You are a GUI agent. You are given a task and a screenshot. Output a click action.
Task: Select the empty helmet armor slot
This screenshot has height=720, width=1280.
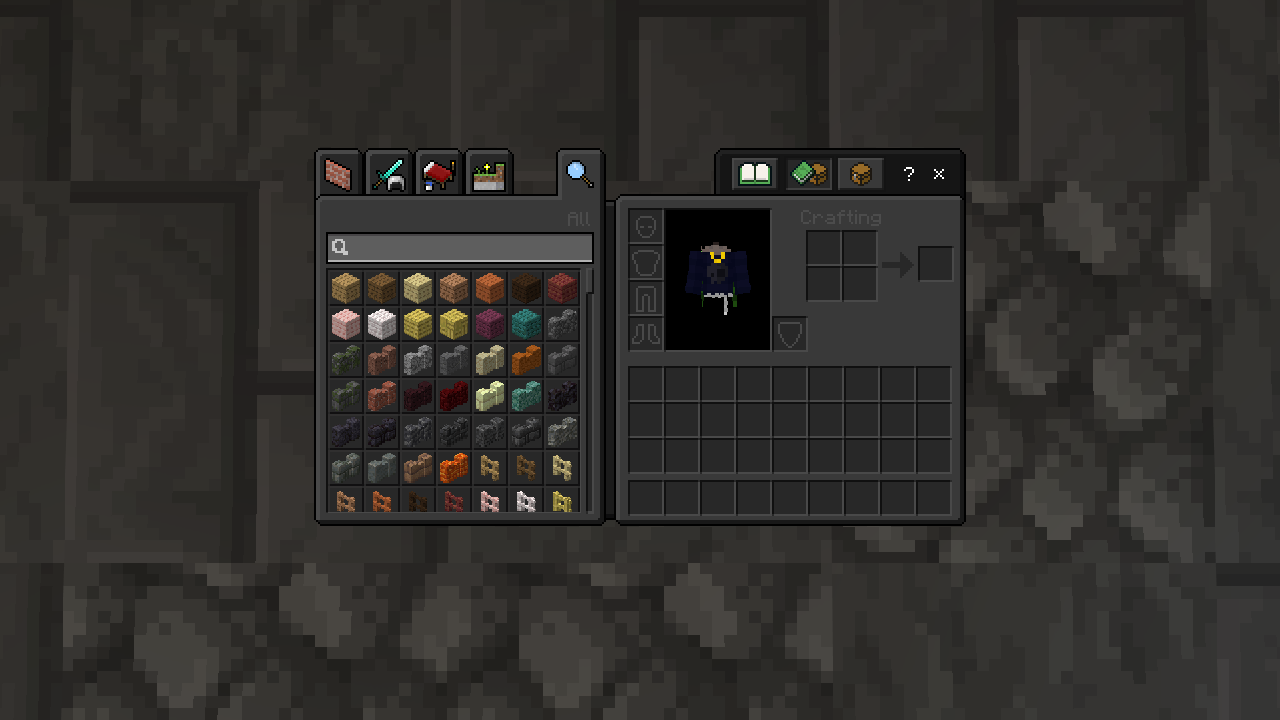[646, 226]
